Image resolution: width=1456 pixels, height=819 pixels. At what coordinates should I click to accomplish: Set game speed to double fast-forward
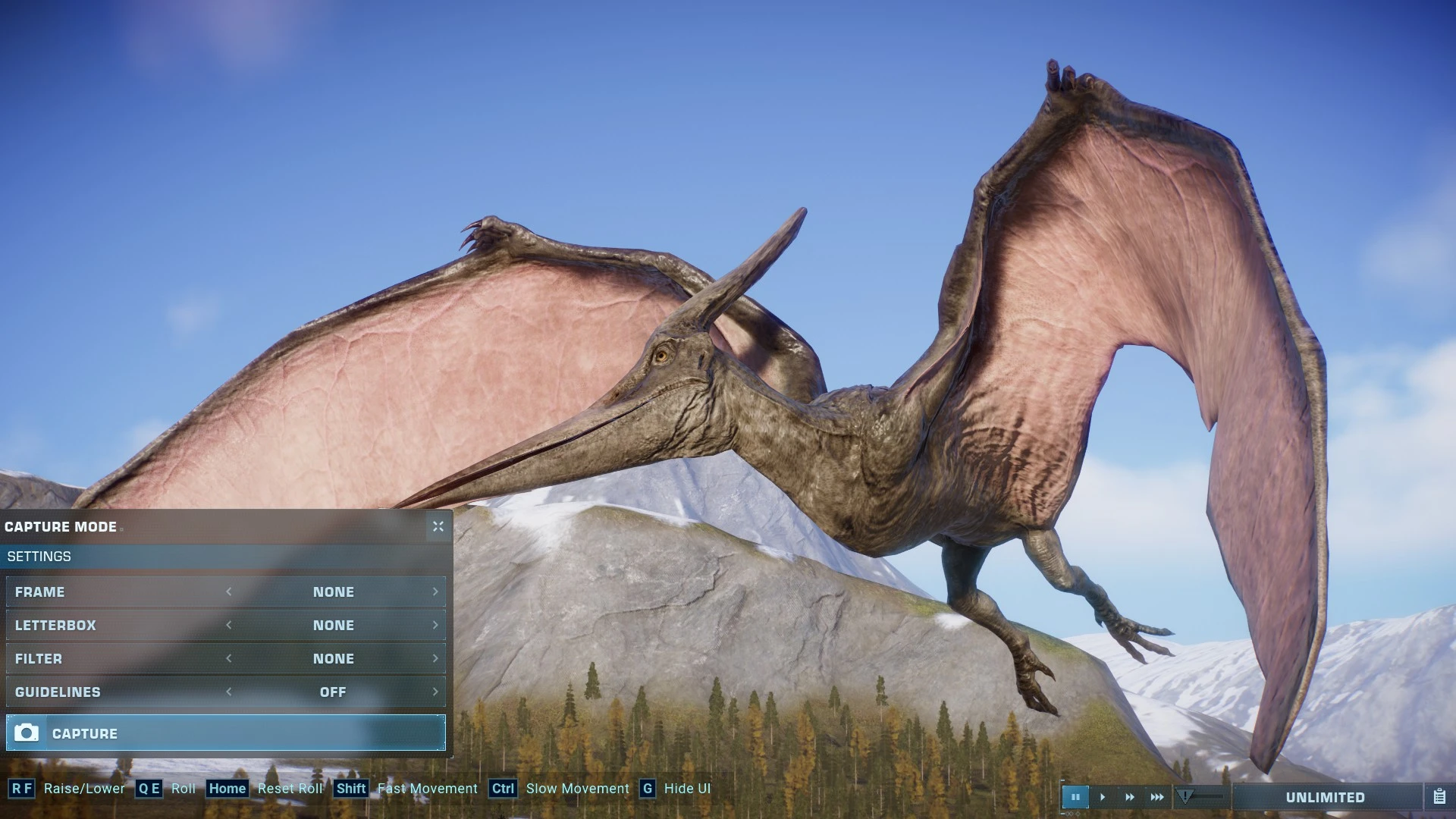pyautogui.click(x=1130, y=797)
